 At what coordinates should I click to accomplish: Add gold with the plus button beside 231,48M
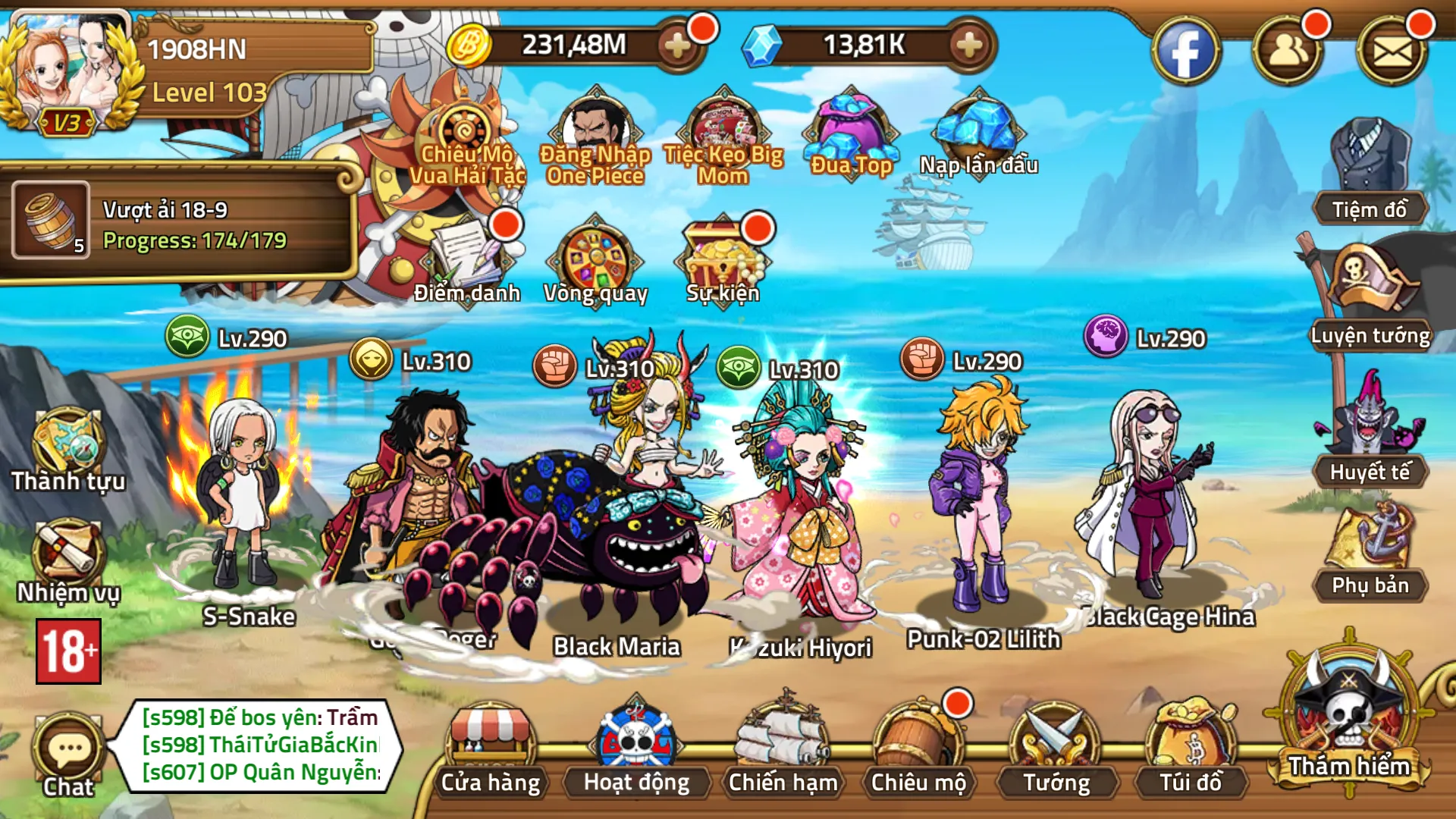pos(676,46)
